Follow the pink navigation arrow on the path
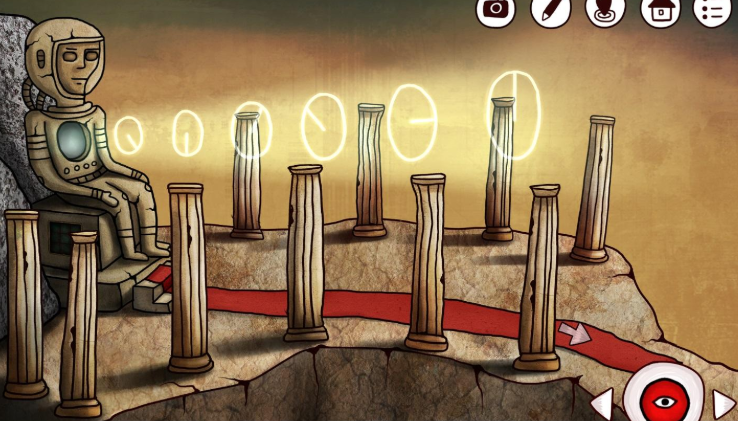The width and height of the screenshot is (738, 421). [x=574, y=333]
